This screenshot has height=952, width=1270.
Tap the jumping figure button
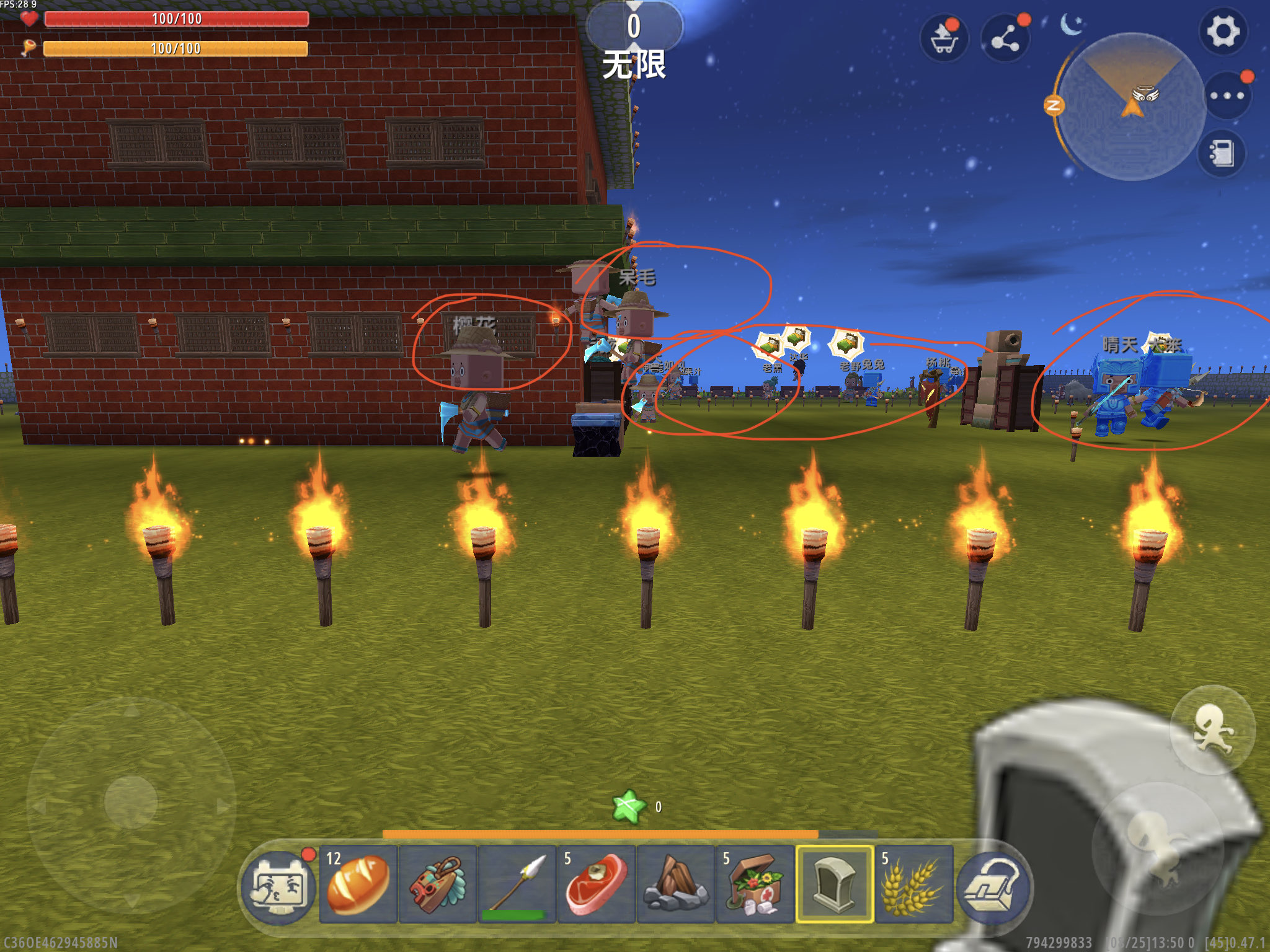pos(1212,729)
